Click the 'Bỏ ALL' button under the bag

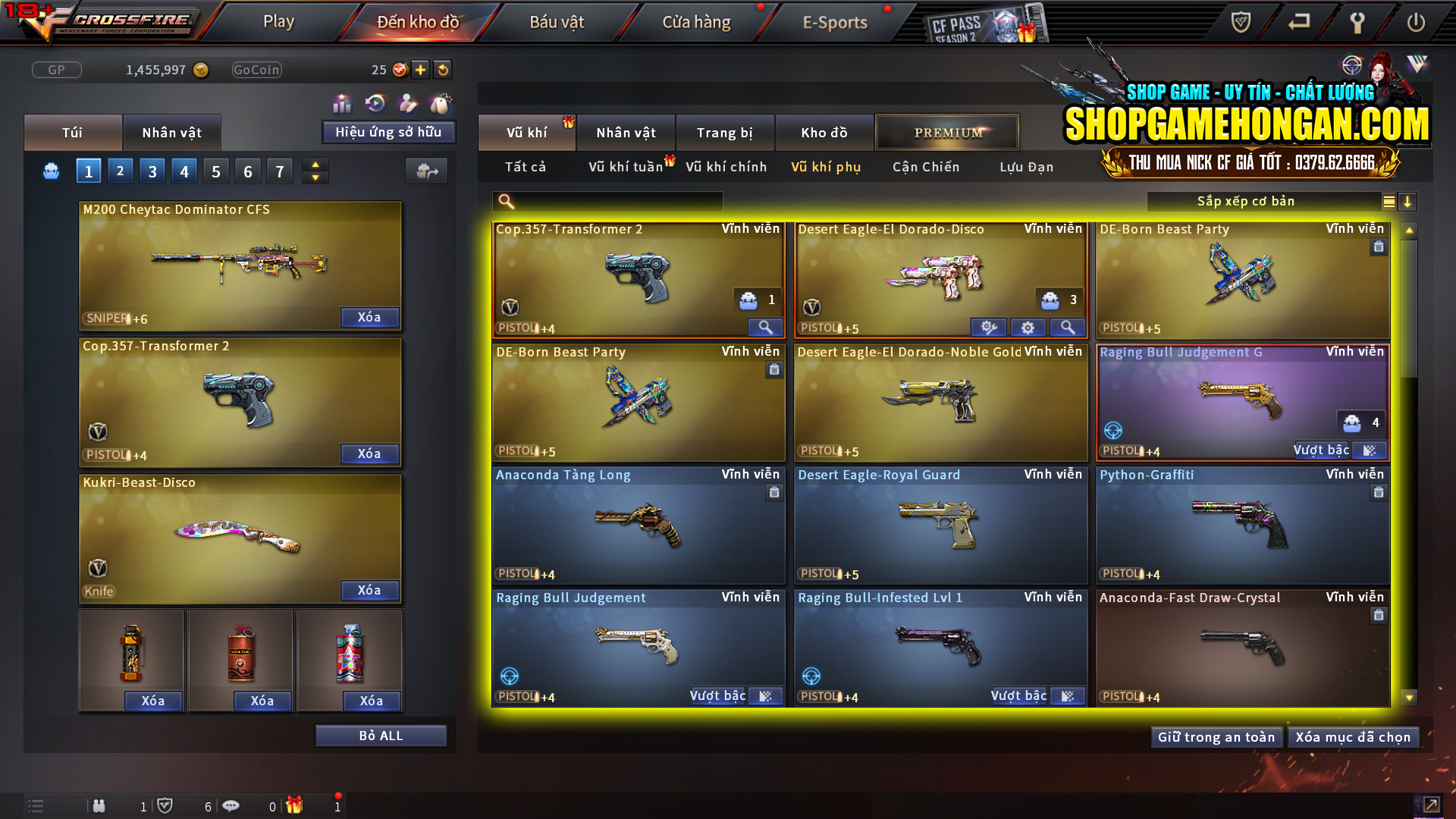pos(381,735)
